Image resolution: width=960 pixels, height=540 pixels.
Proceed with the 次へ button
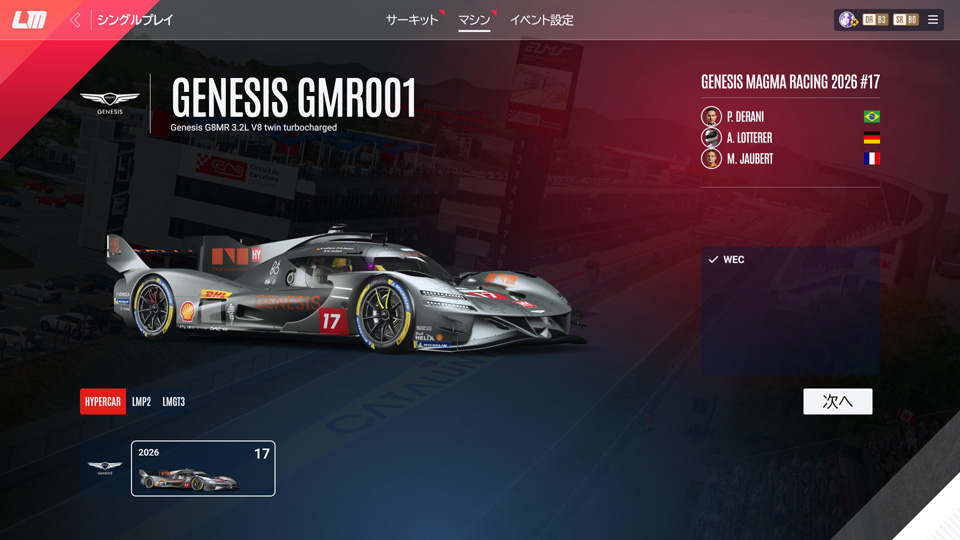click(x=837, y=401)
